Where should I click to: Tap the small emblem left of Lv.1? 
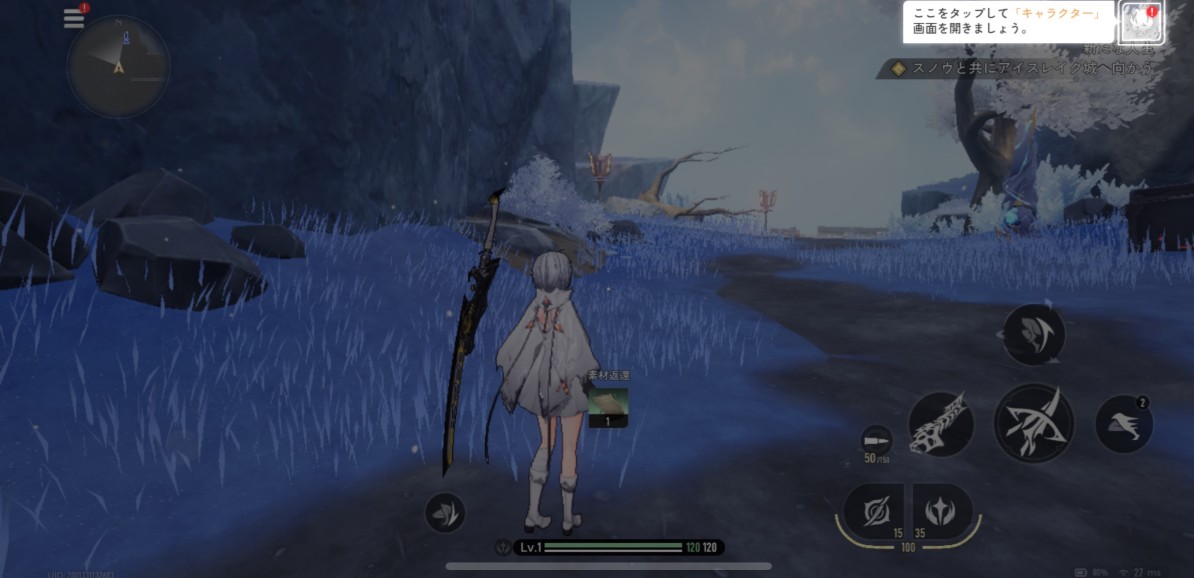coord(502,548)
